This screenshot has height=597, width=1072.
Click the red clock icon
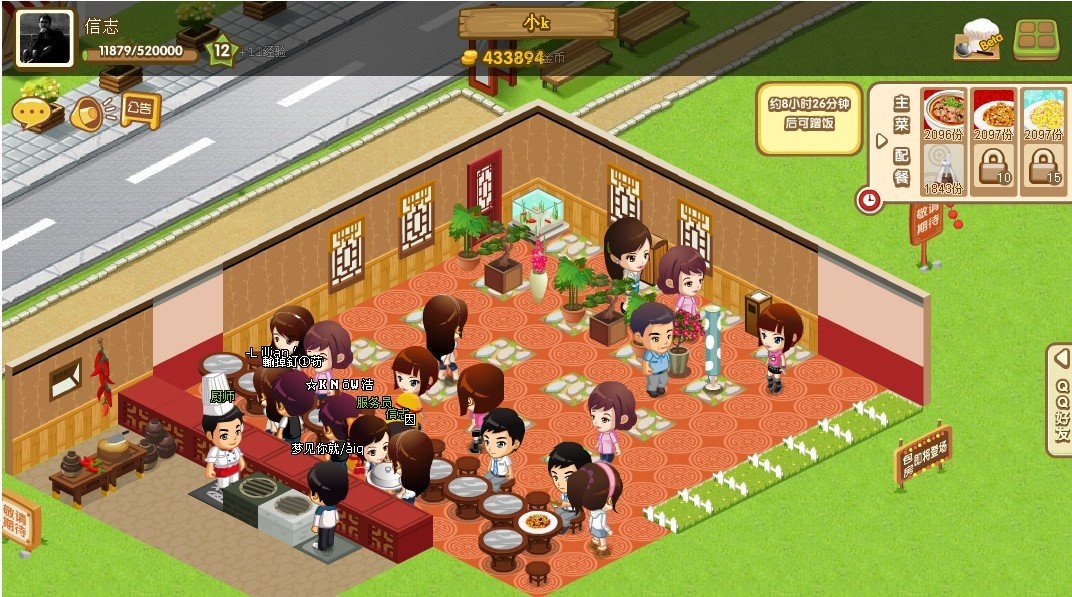[869, 200]
